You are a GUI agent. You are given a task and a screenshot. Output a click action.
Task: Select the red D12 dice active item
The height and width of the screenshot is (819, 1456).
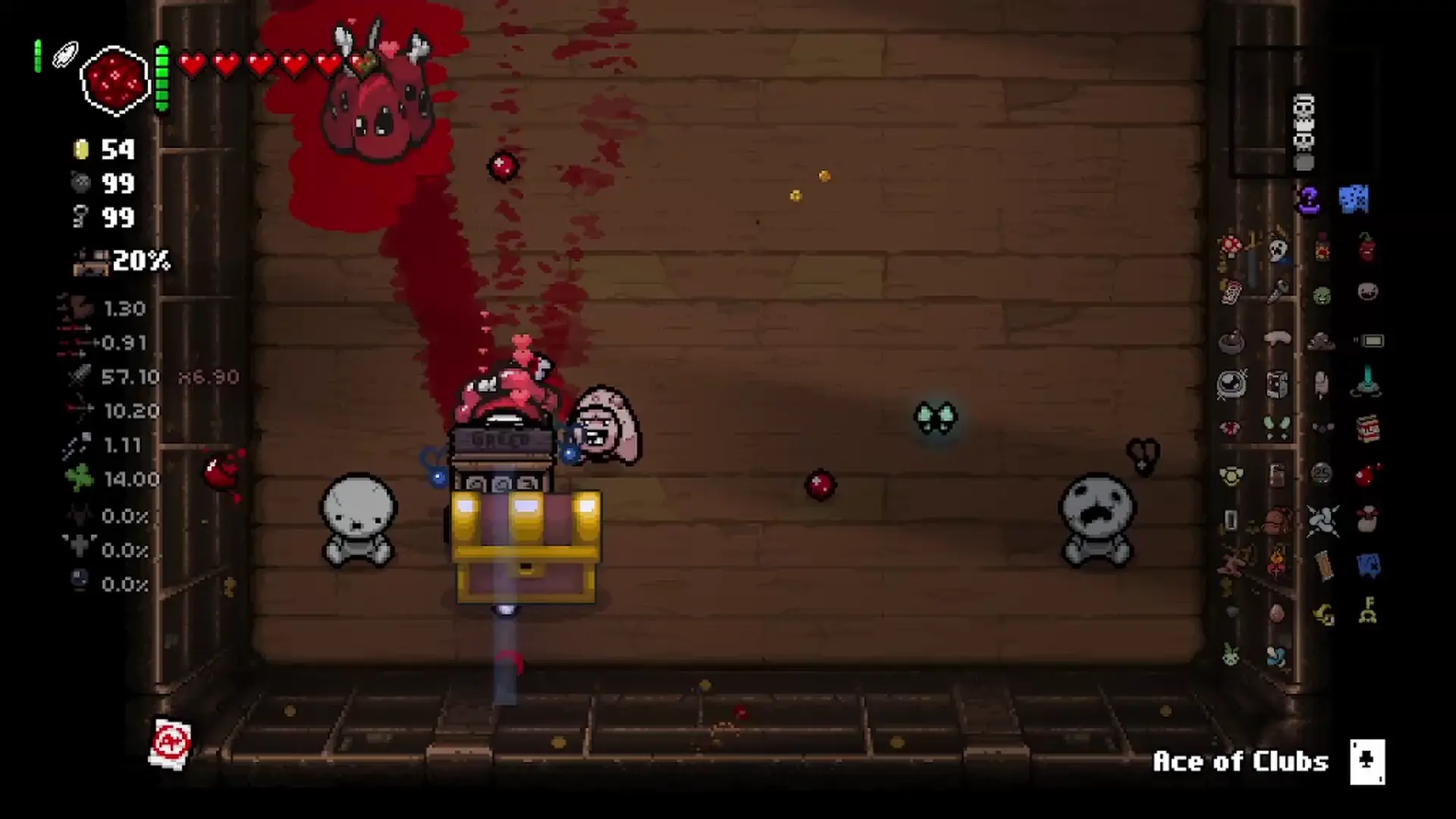[x=114, y=80]
